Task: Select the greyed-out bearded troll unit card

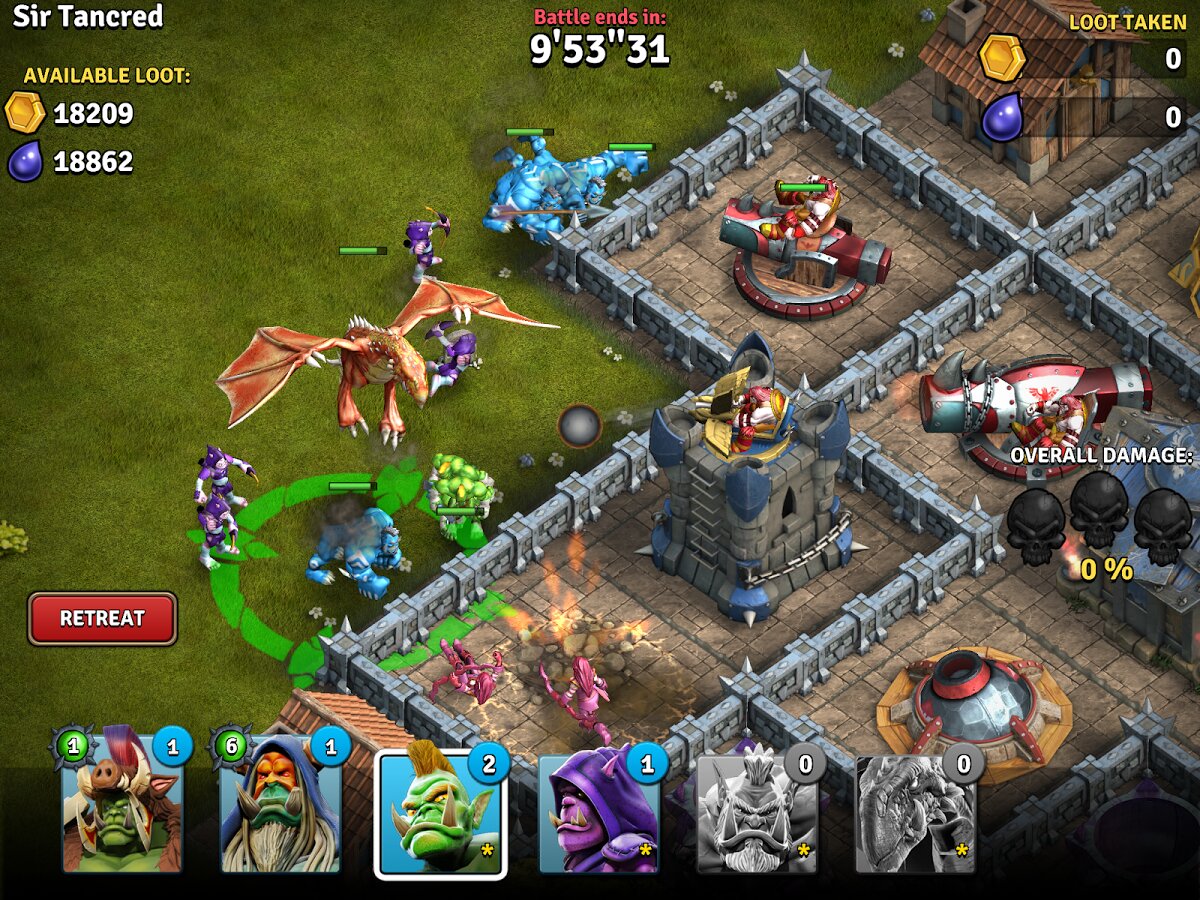Action: (757, 812)
